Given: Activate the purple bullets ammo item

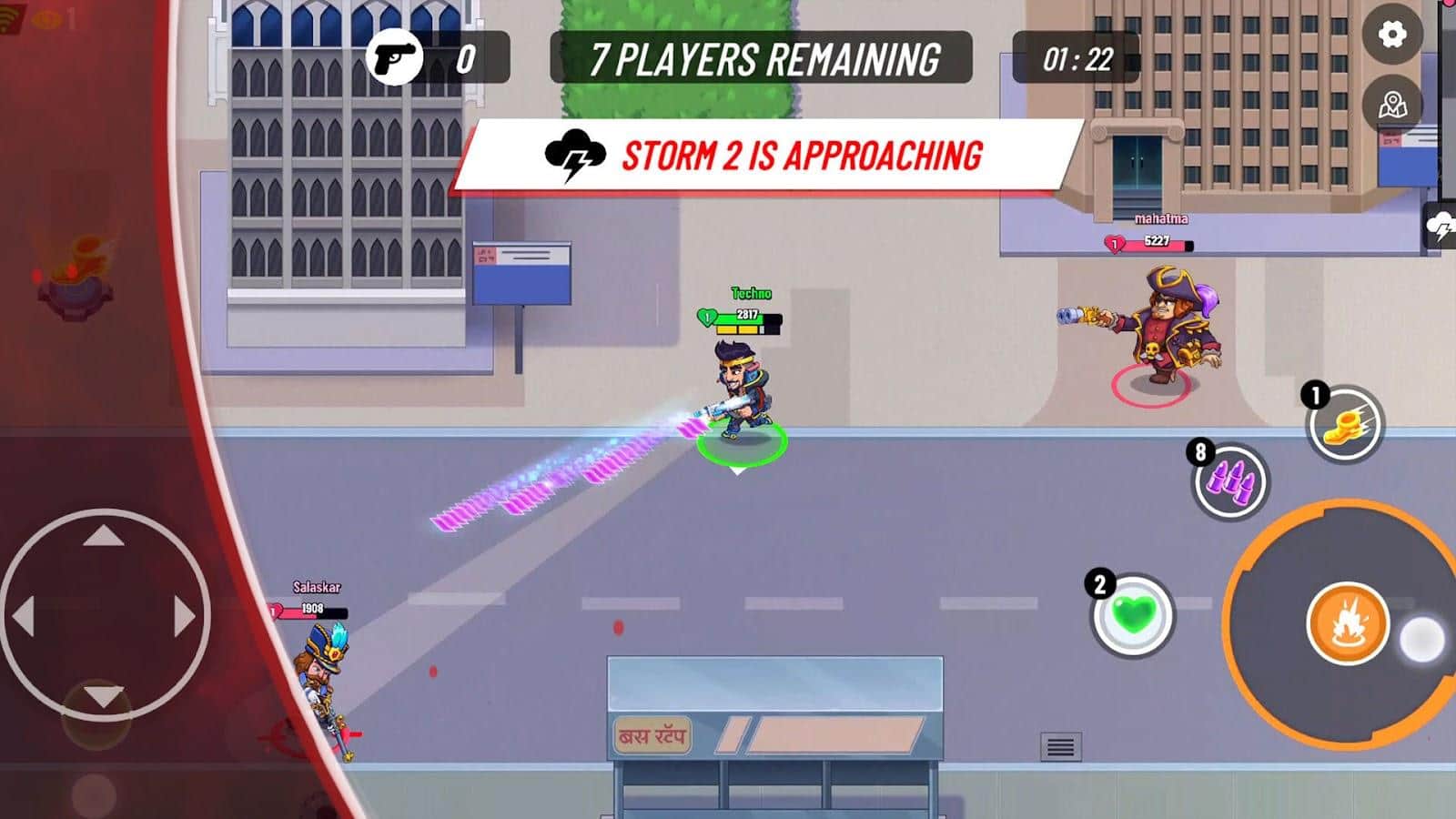Looking at the screenshot, I should tap(1230, 480).
